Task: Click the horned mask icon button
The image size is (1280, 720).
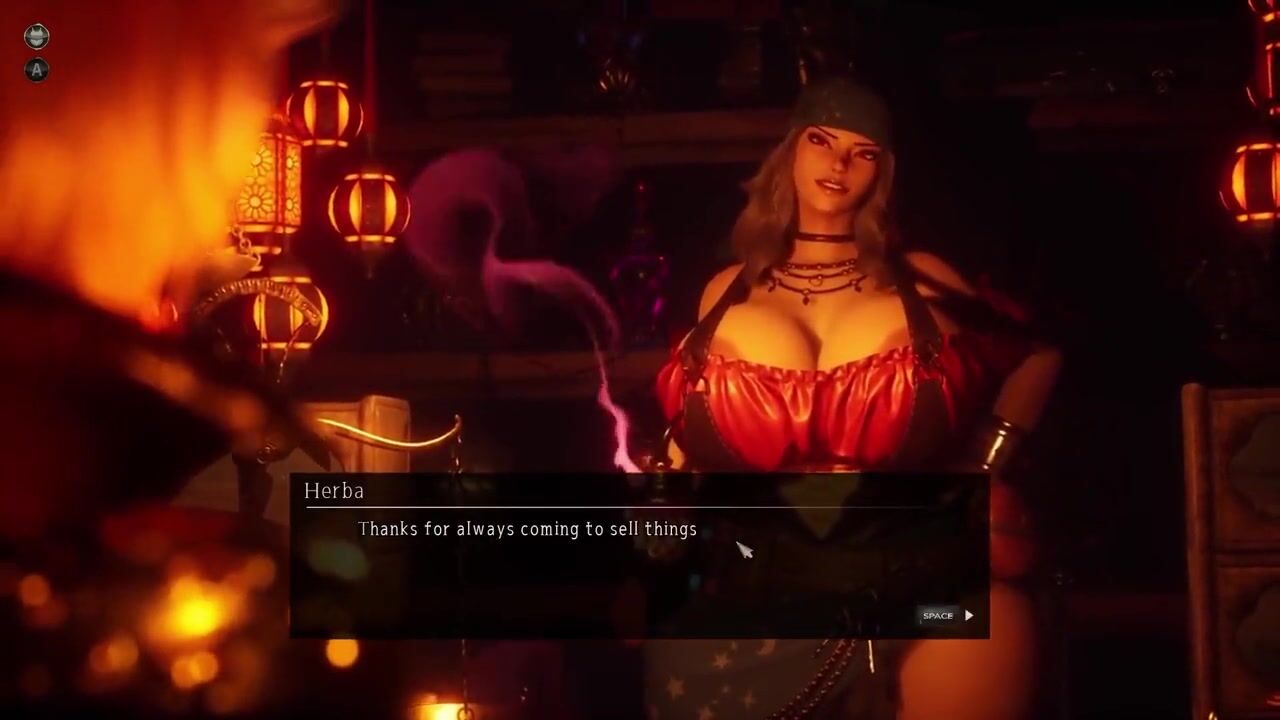Action: point(36,37)
